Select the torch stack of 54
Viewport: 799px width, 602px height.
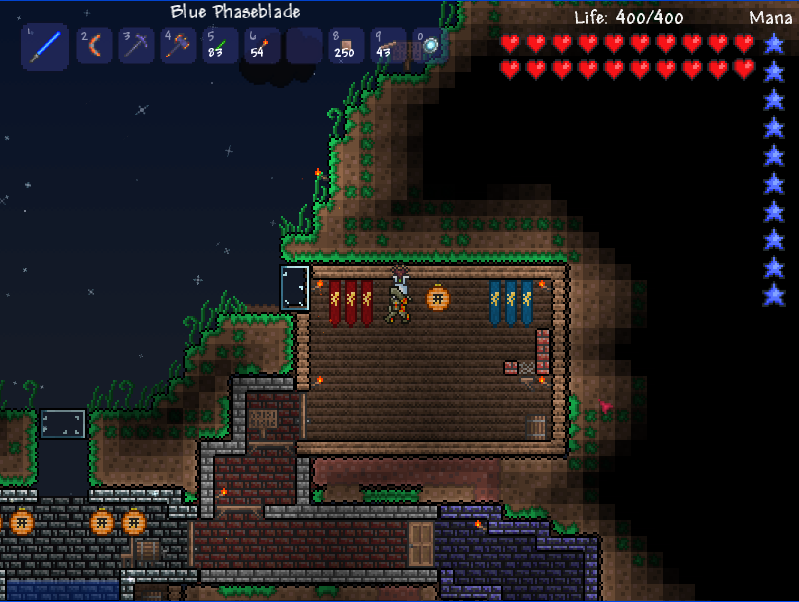tap(262, 46)
